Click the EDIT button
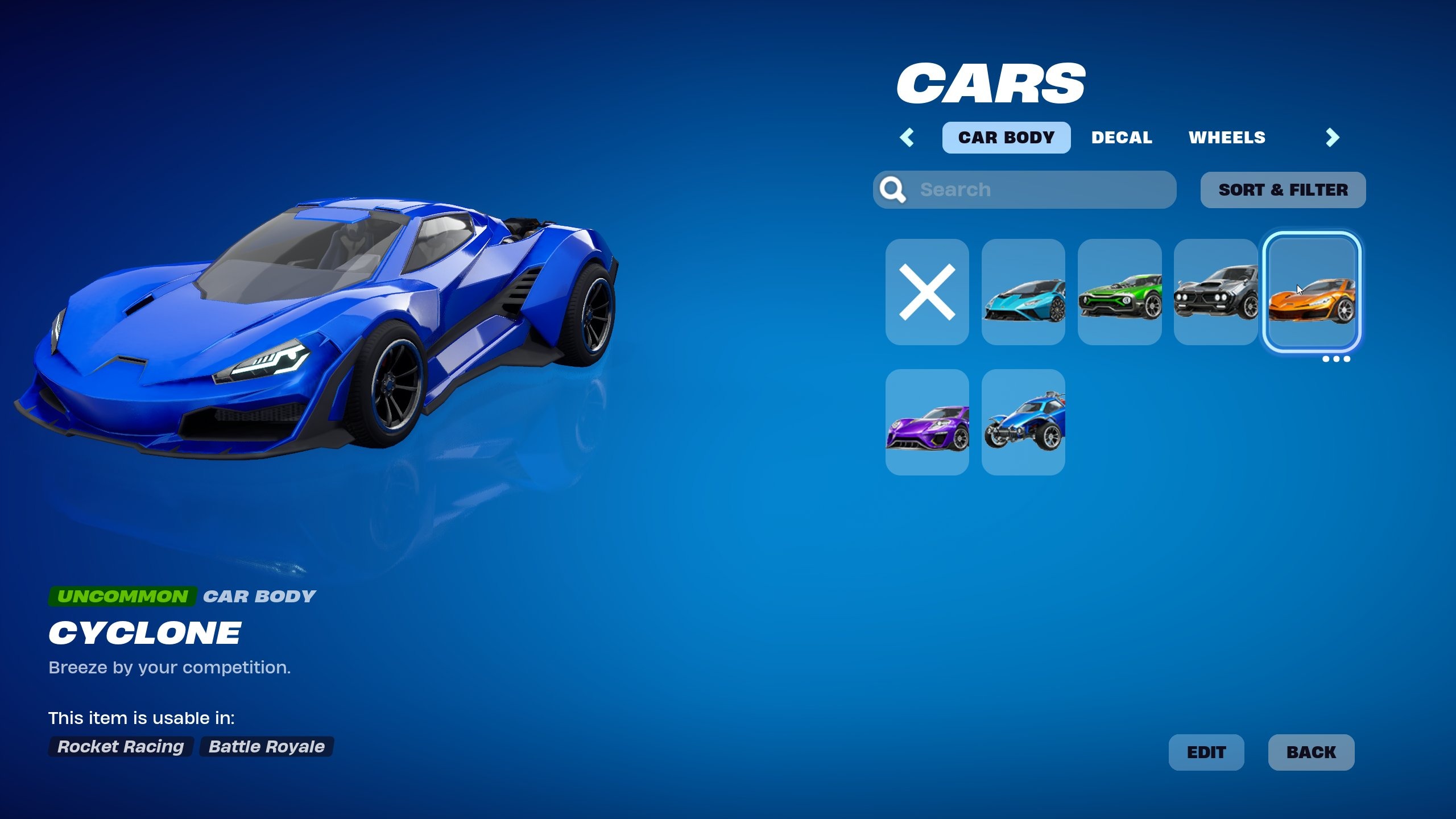The width and height of the screenshot is (1456, 819). [x=1206, y=752]
